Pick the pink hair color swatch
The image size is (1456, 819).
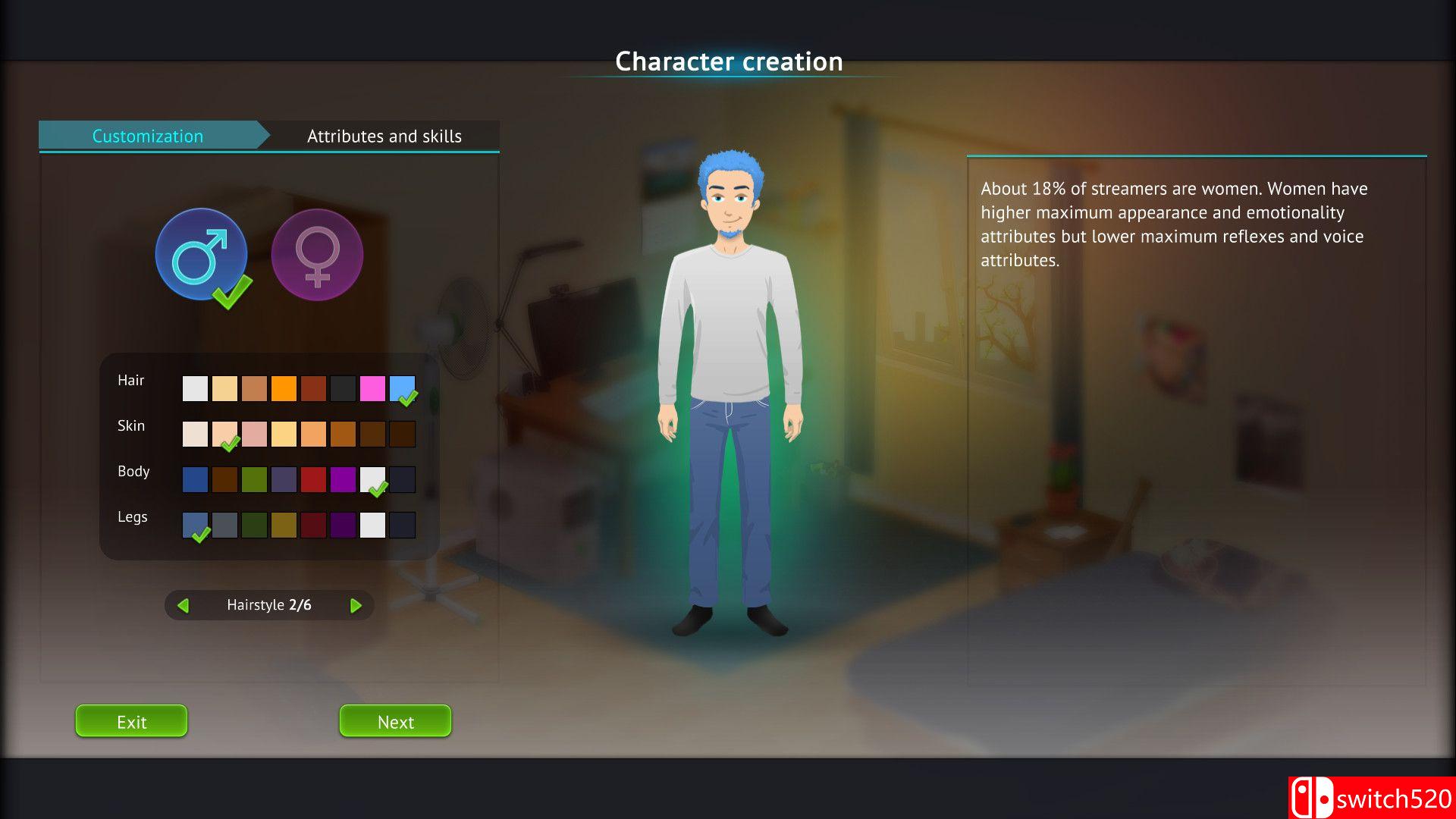[372, 388]
